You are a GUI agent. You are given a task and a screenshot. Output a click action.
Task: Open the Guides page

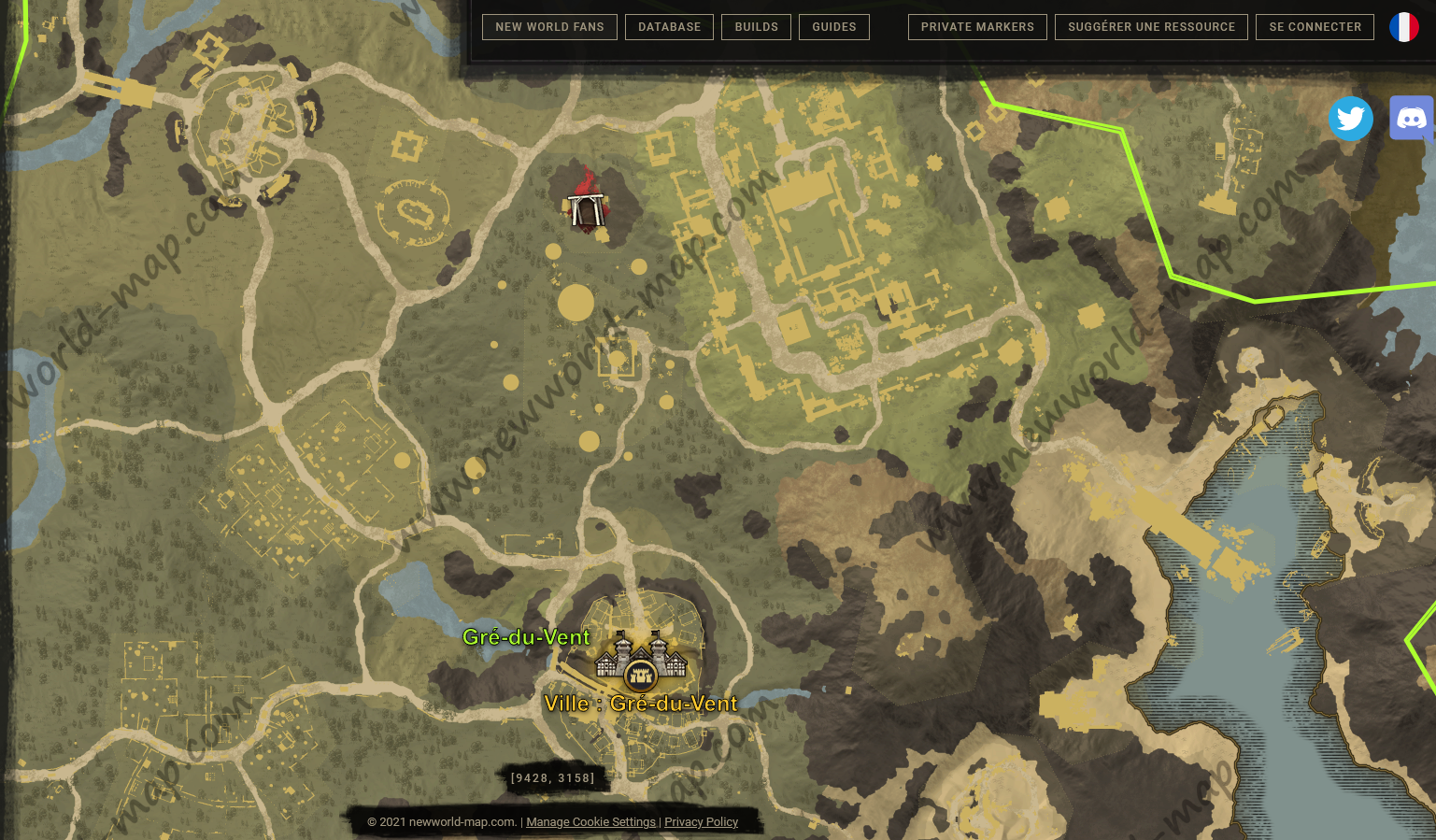833,27
